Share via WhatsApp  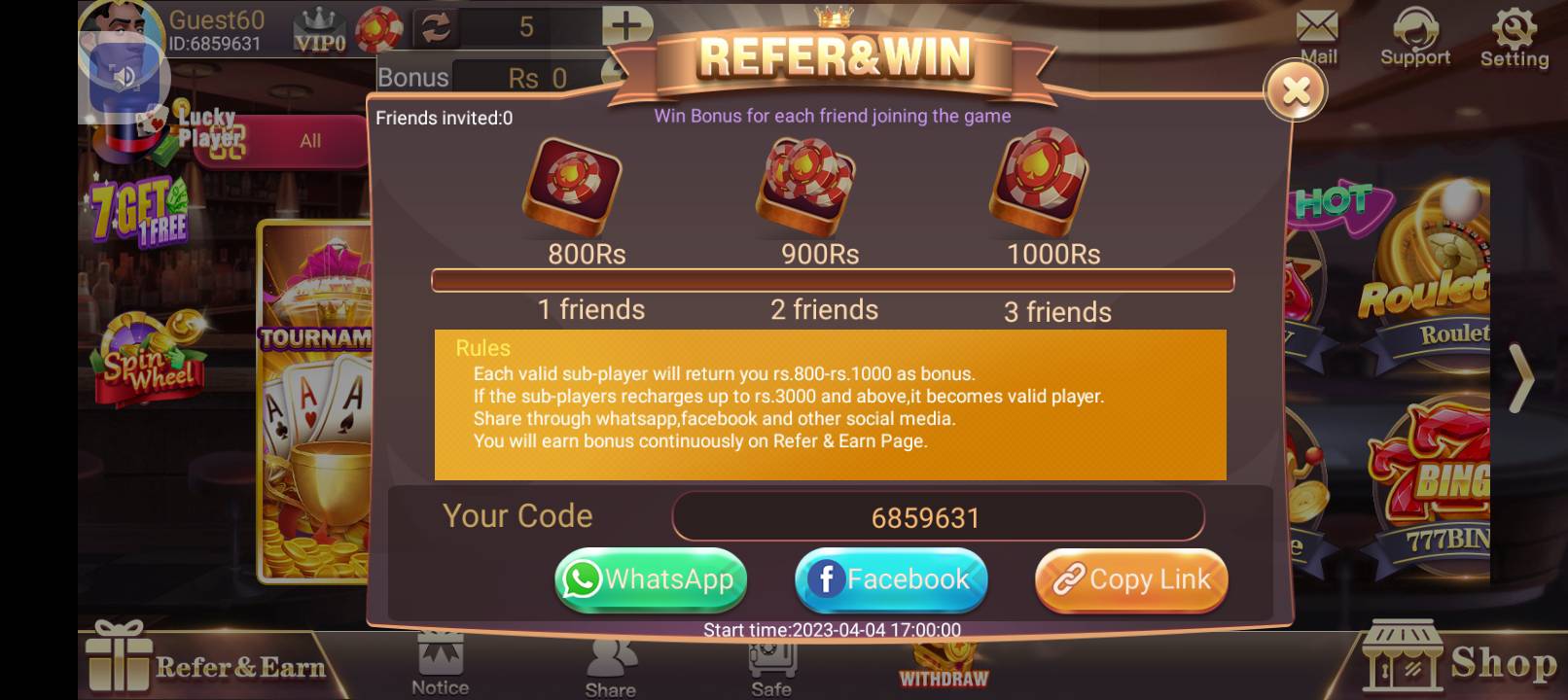(650, 579)
